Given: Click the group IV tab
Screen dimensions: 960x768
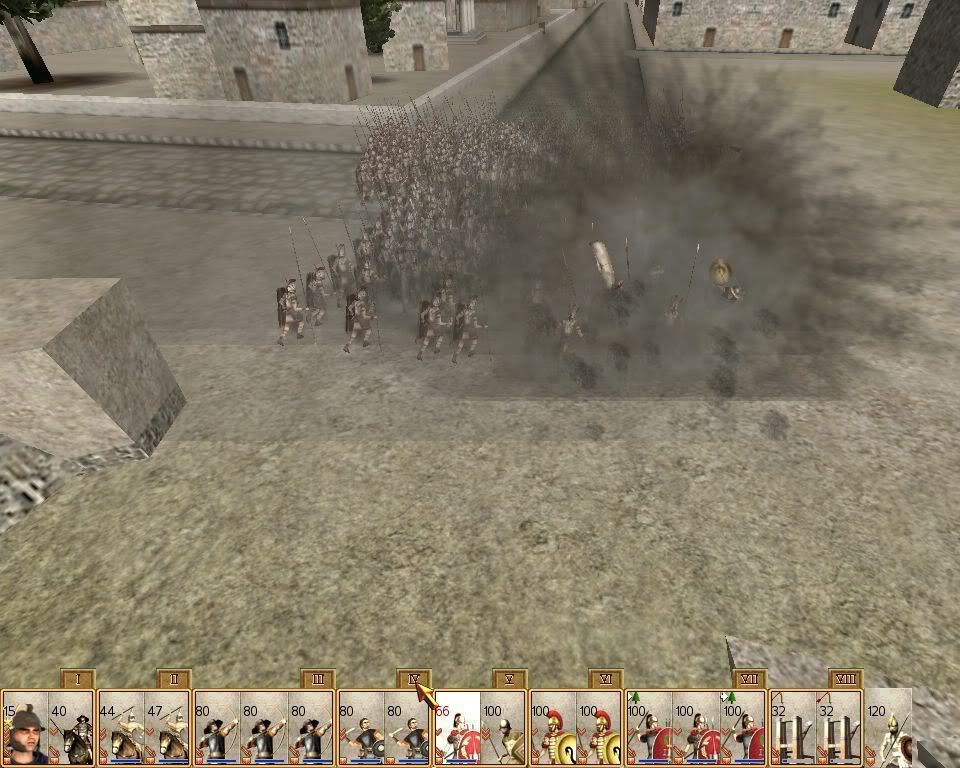Looking at the screenshot, I should click(414, 679).
